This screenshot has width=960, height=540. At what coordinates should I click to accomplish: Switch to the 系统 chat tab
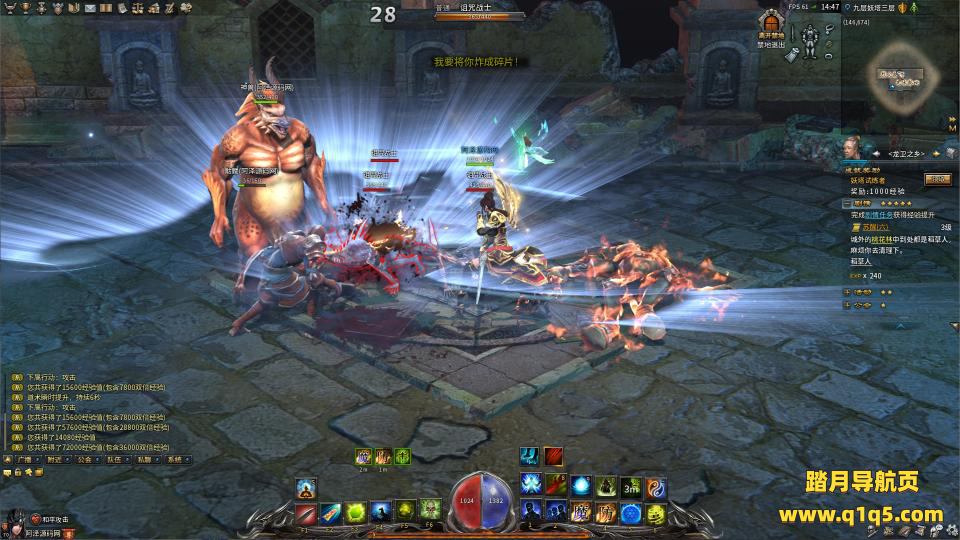tap(176, 460)
